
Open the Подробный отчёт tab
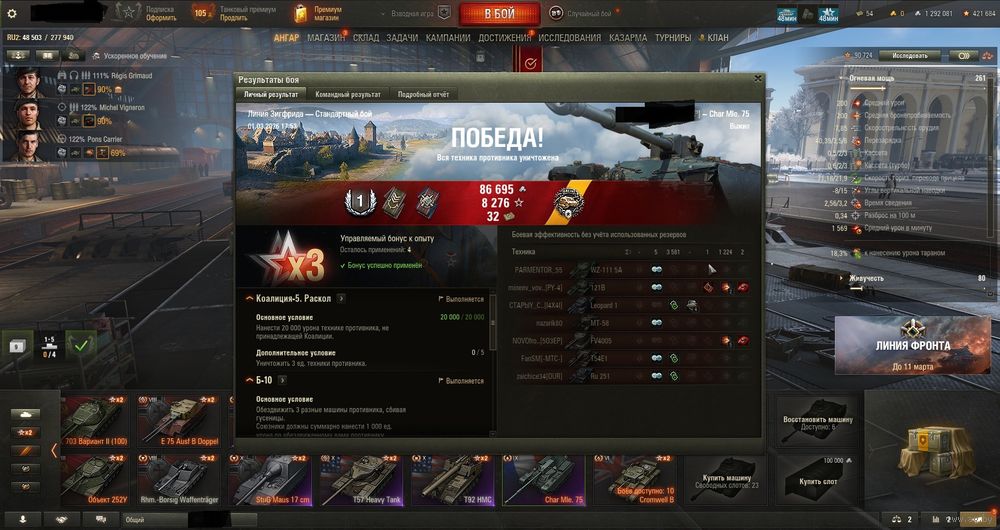422,94
